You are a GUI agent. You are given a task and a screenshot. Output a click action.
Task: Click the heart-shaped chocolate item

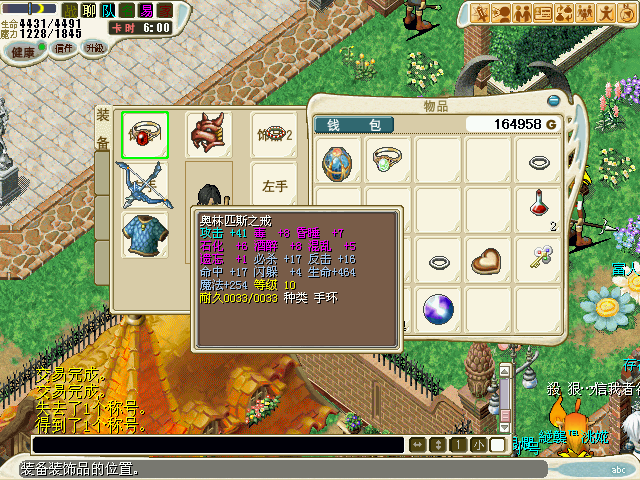(489, 260)
